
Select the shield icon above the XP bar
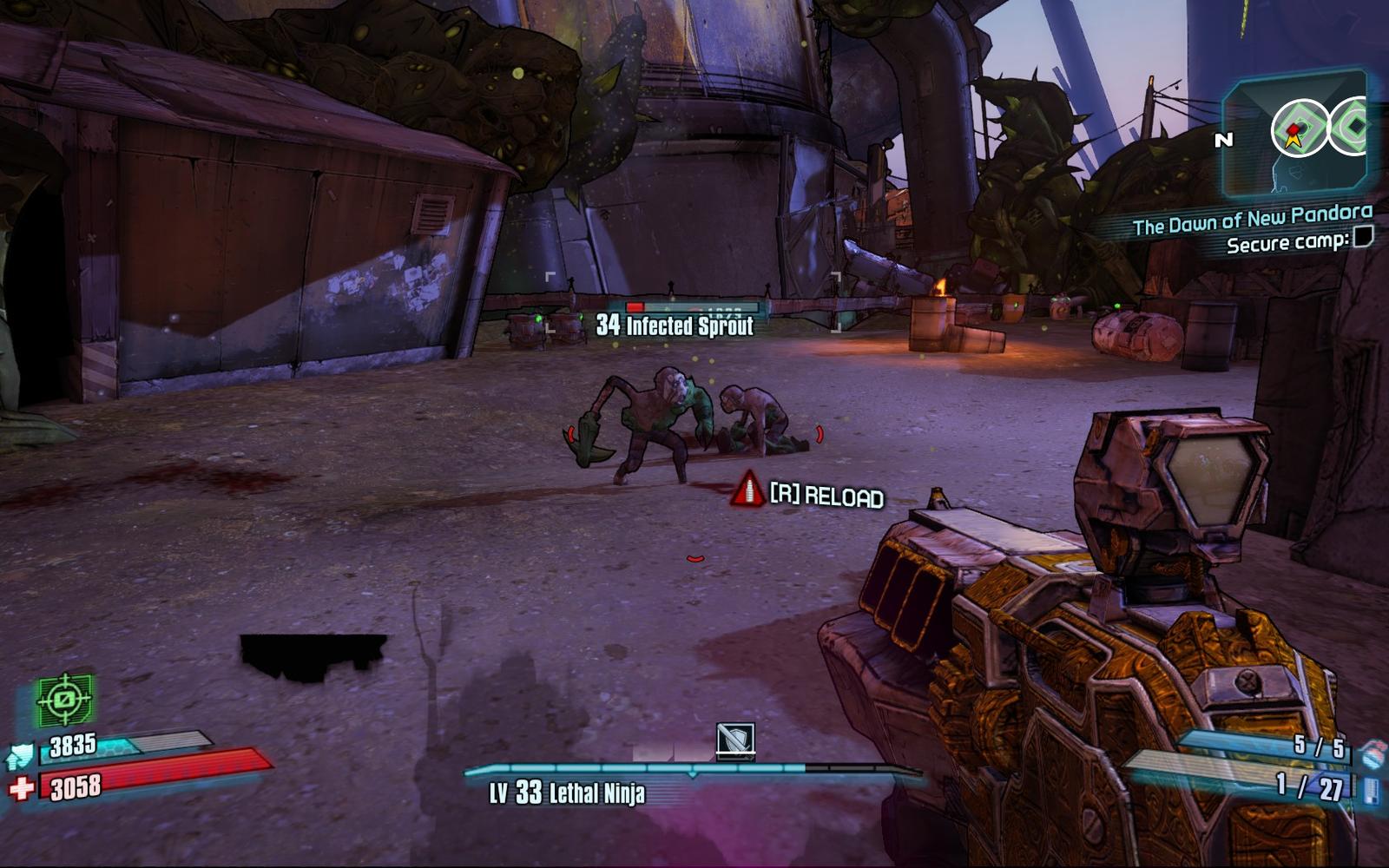(735, 740)
